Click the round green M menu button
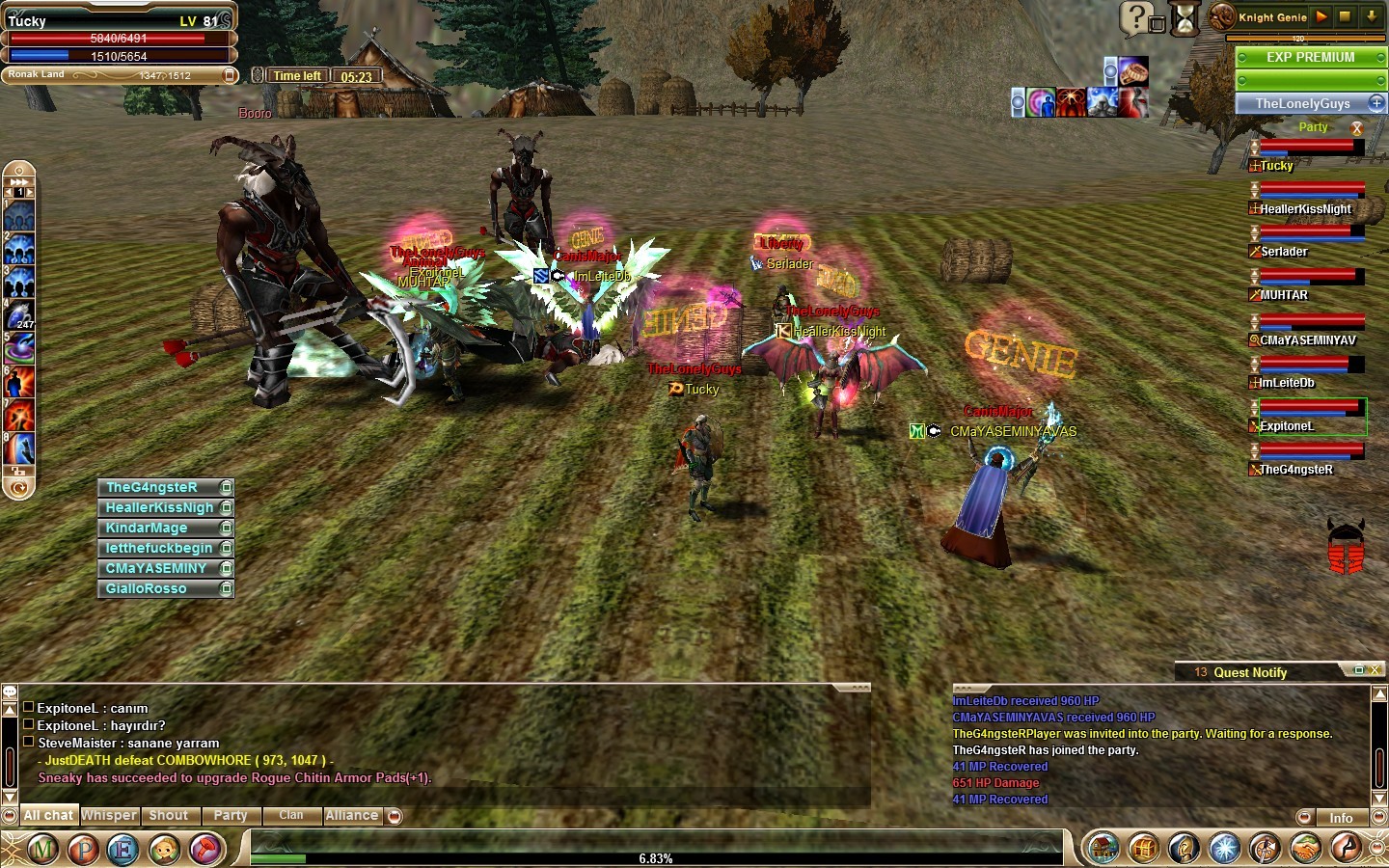 point(41,850)
